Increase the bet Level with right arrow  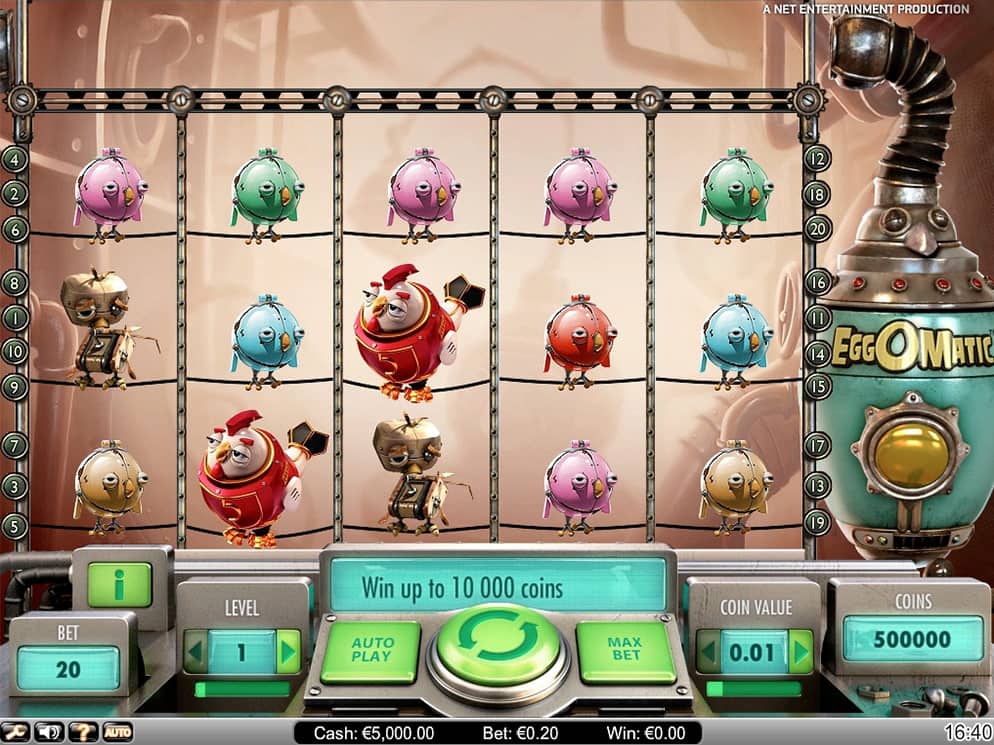pos(288,651)
